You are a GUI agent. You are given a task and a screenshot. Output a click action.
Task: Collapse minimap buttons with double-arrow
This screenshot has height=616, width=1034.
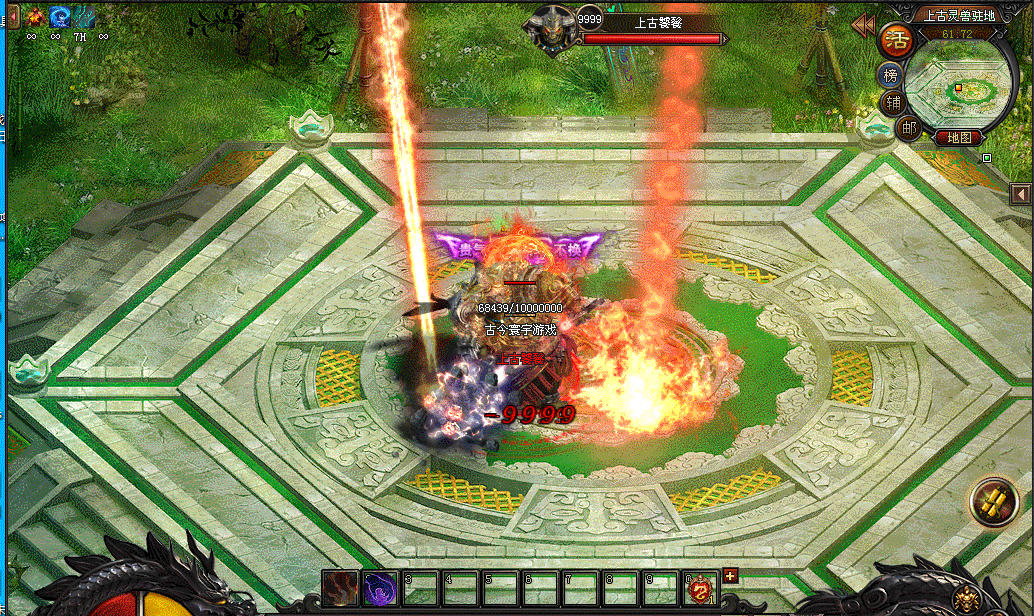coord(862,23)
